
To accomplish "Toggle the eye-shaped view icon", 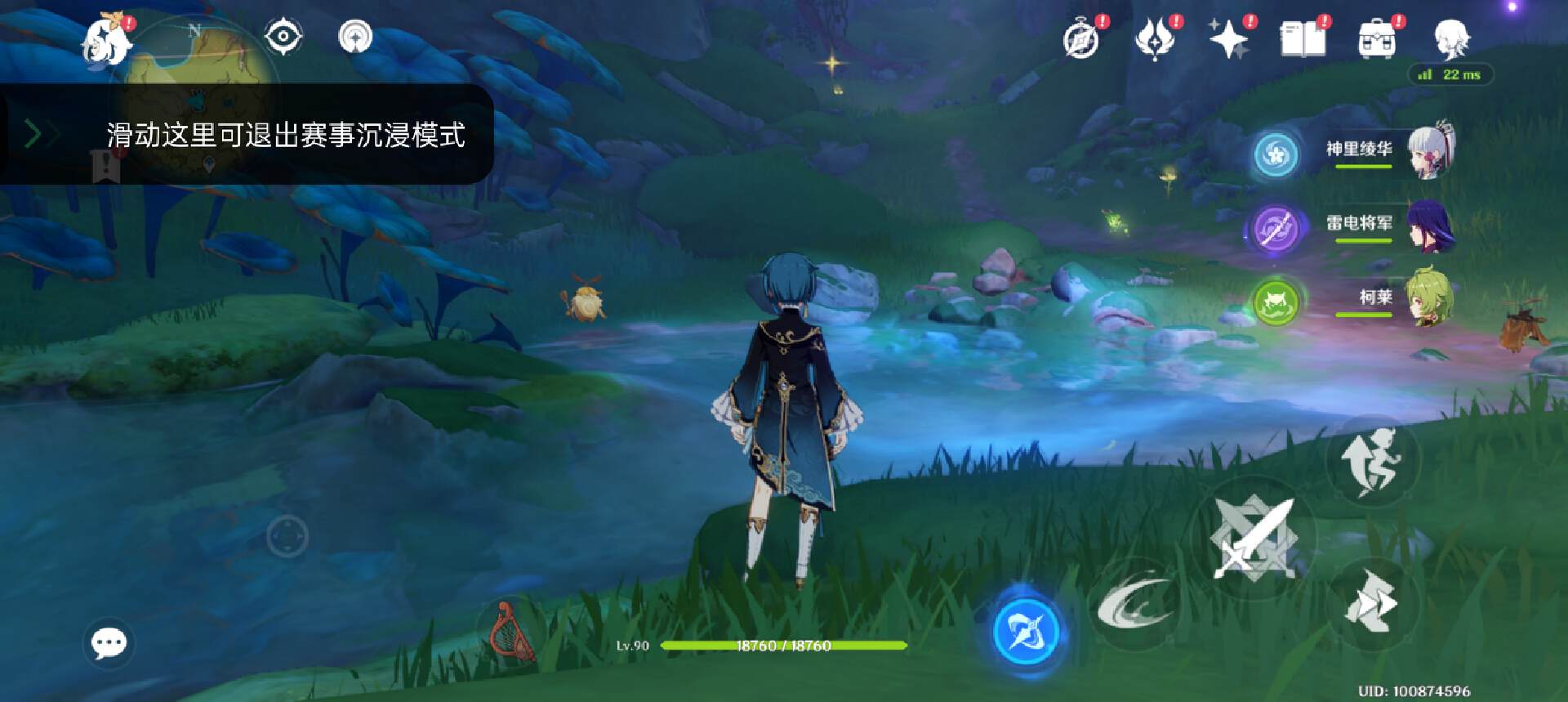I will [283, 38].
